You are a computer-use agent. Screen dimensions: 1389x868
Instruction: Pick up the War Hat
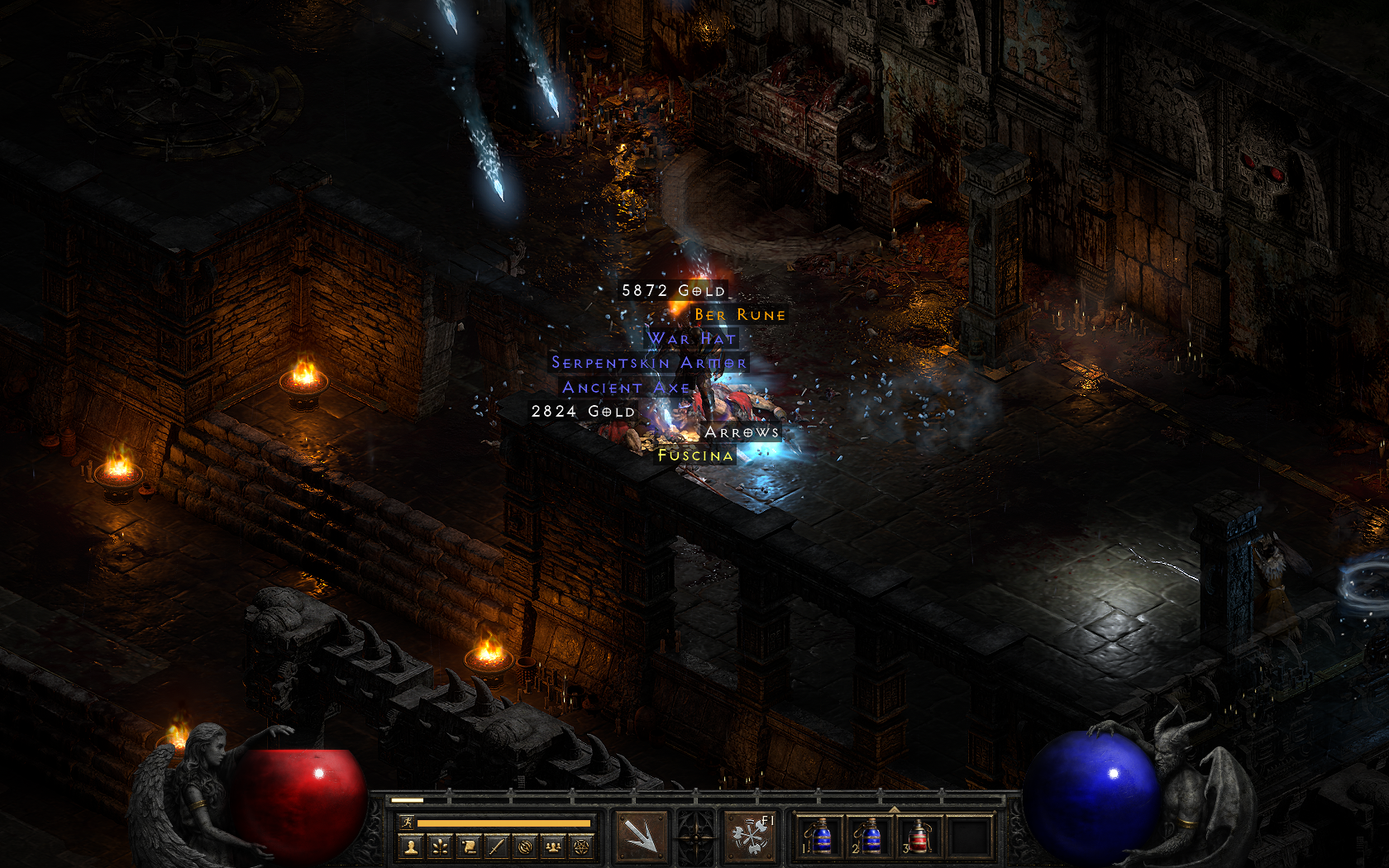click(x=692, y=339)
